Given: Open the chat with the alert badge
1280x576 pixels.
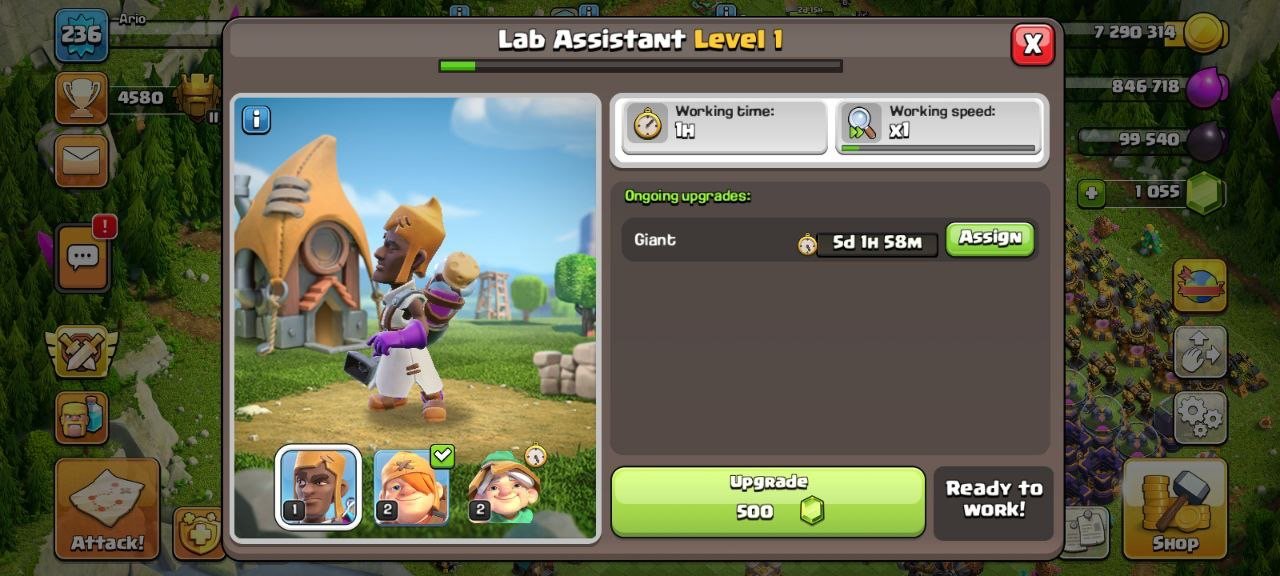Looking at the screenshot, I should click(82, 257).
